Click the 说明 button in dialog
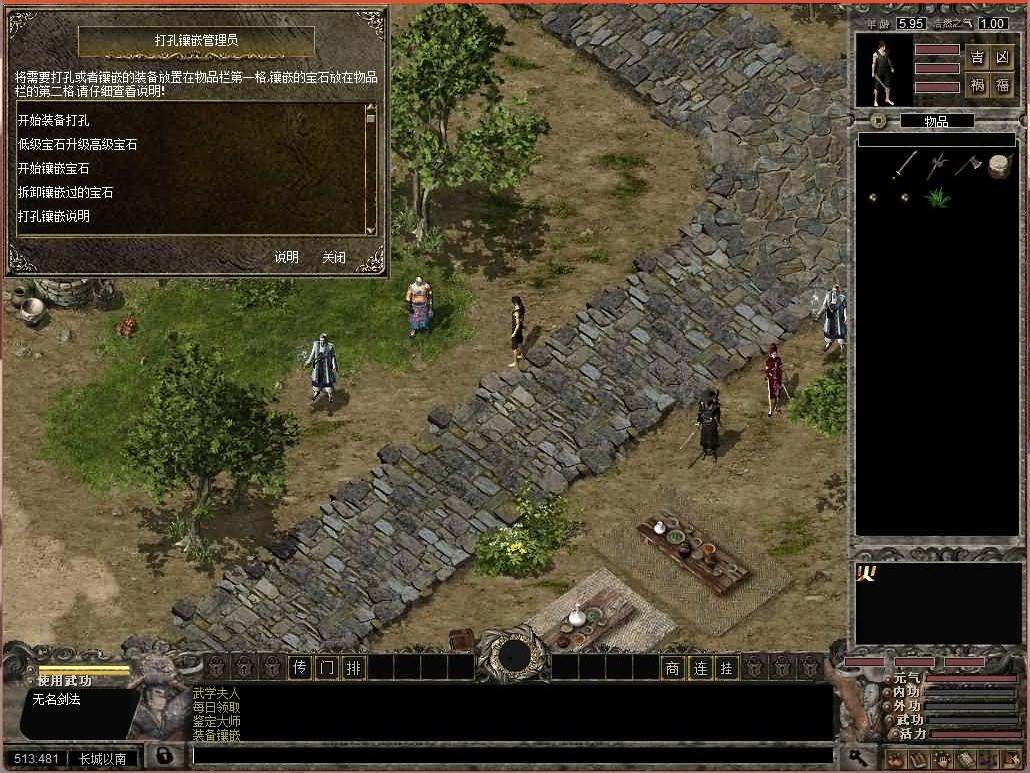The image size is (1030, 773). coord(287,257)
